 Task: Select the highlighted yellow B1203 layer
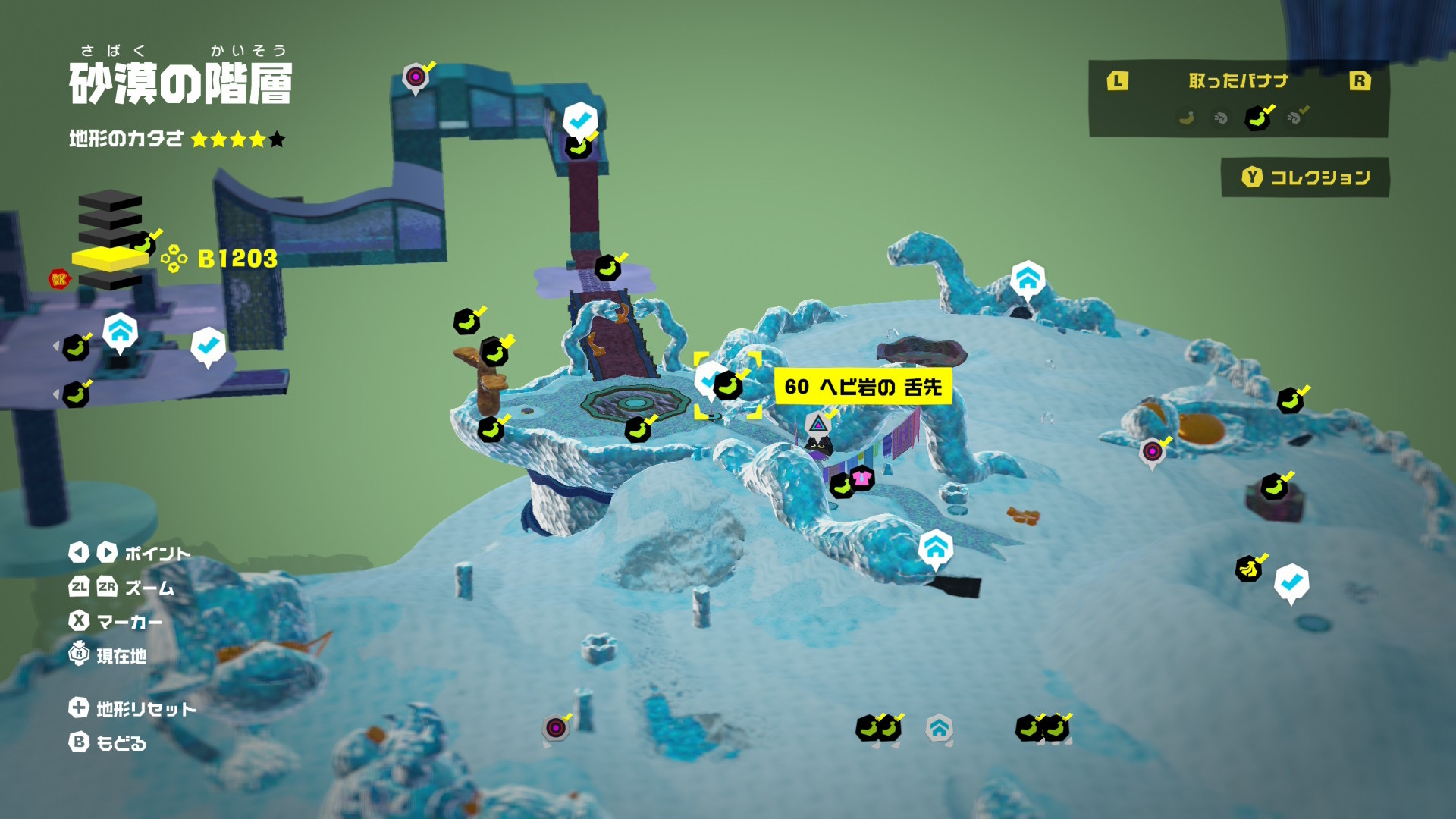[x=109, y=259]
